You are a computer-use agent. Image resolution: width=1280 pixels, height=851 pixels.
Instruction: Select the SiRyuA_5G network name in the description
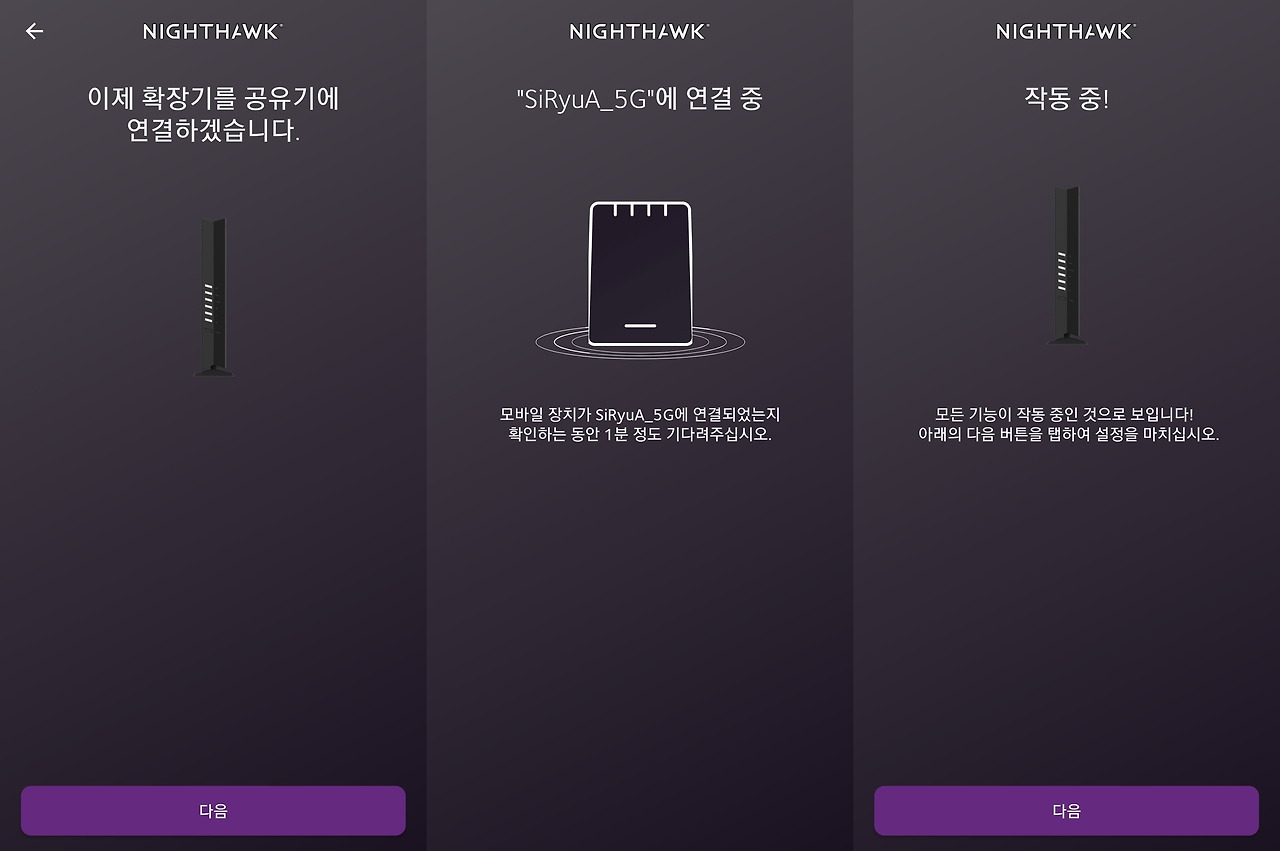(x=638, y=412)
